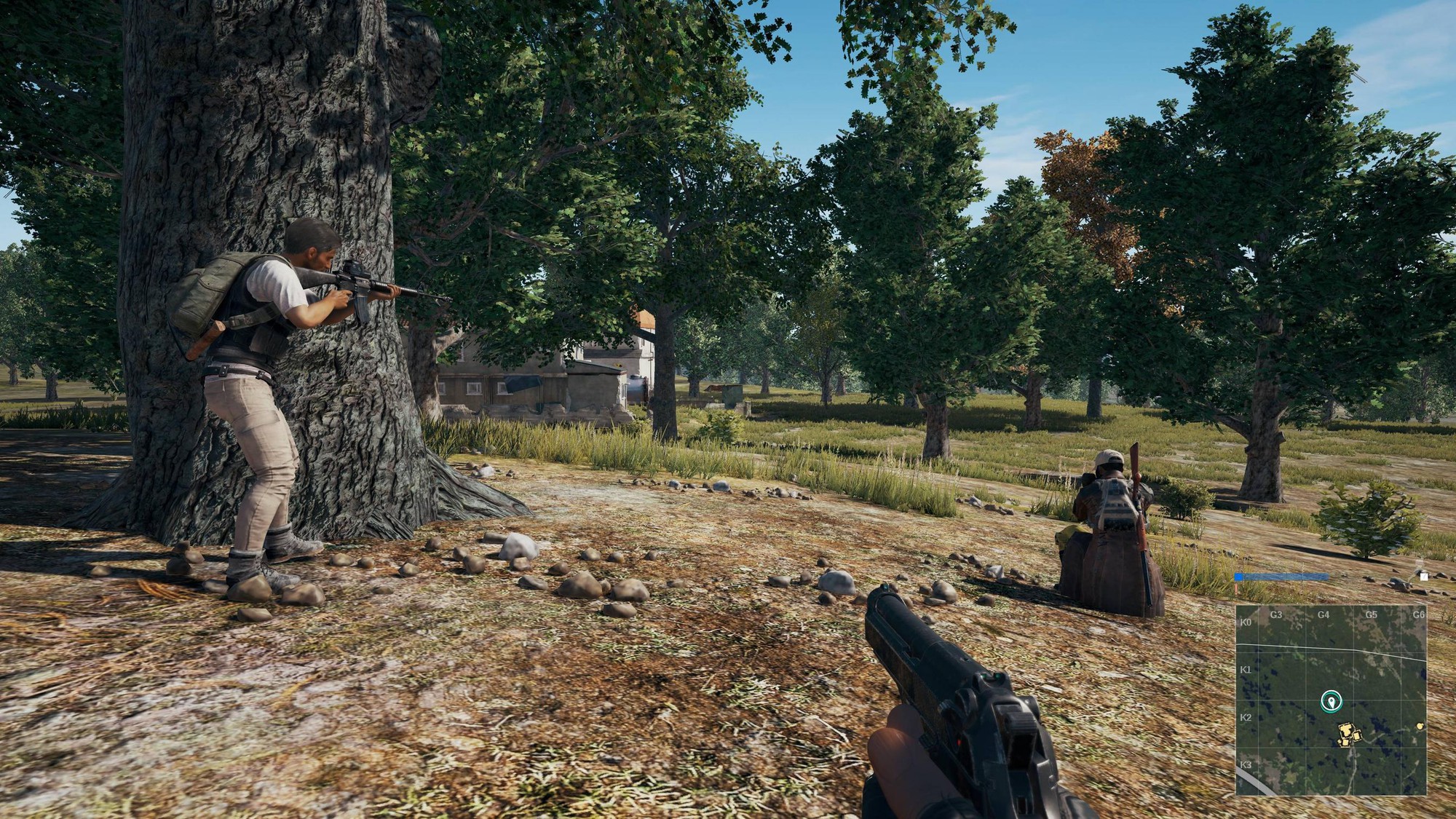Click the blue square at the boost bar's left end
The image size is (1456, 819).
(1238, 577)
